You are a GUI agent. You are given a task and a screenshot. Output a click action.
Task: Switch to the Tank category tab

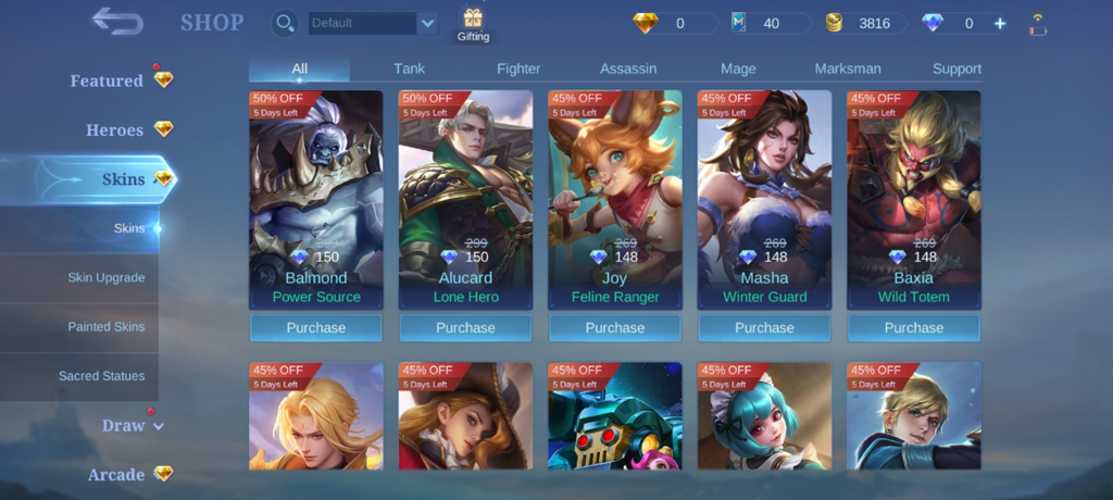pos(409,69)
